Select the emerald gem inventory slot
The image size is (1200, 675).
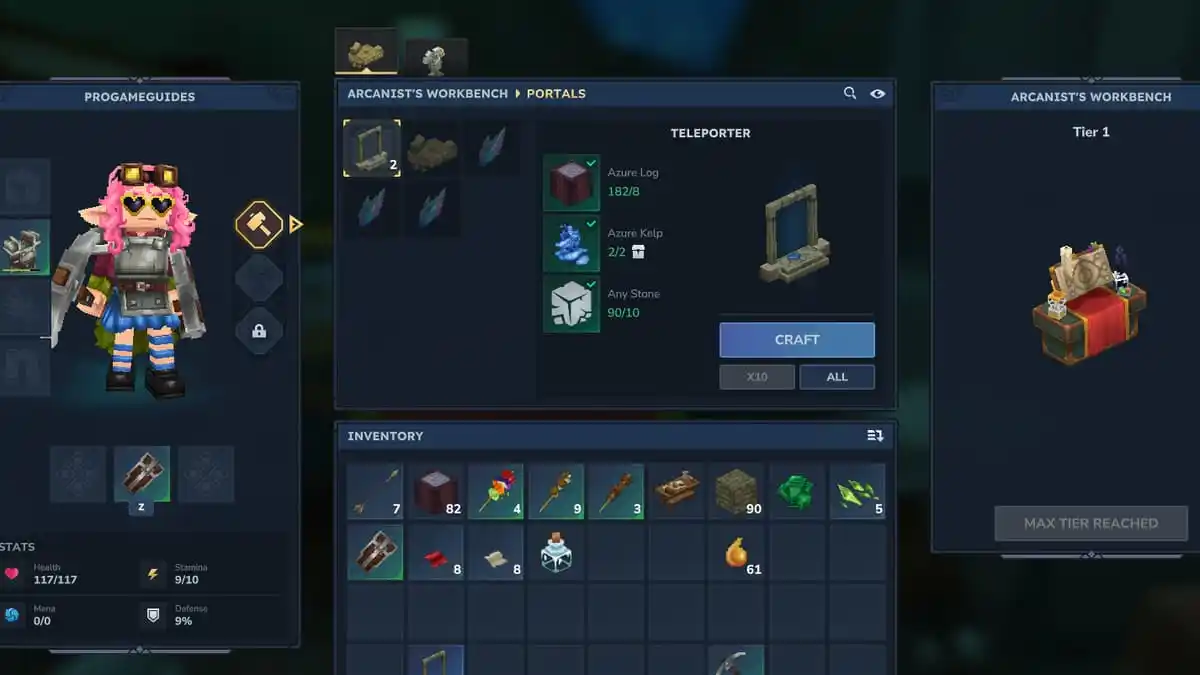click(797, 491)
